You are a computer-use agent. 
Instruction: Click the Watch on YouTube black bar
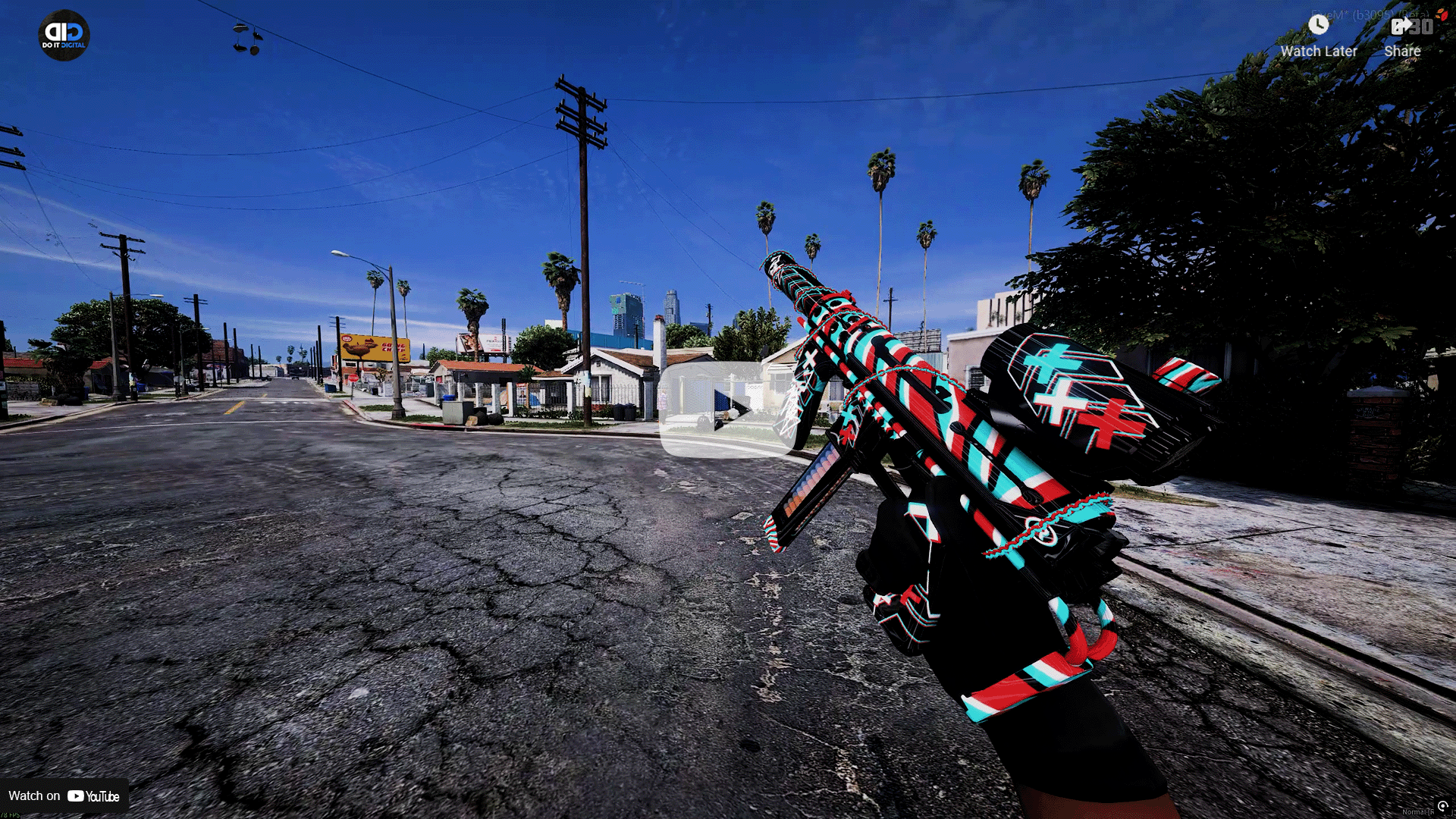64,796
